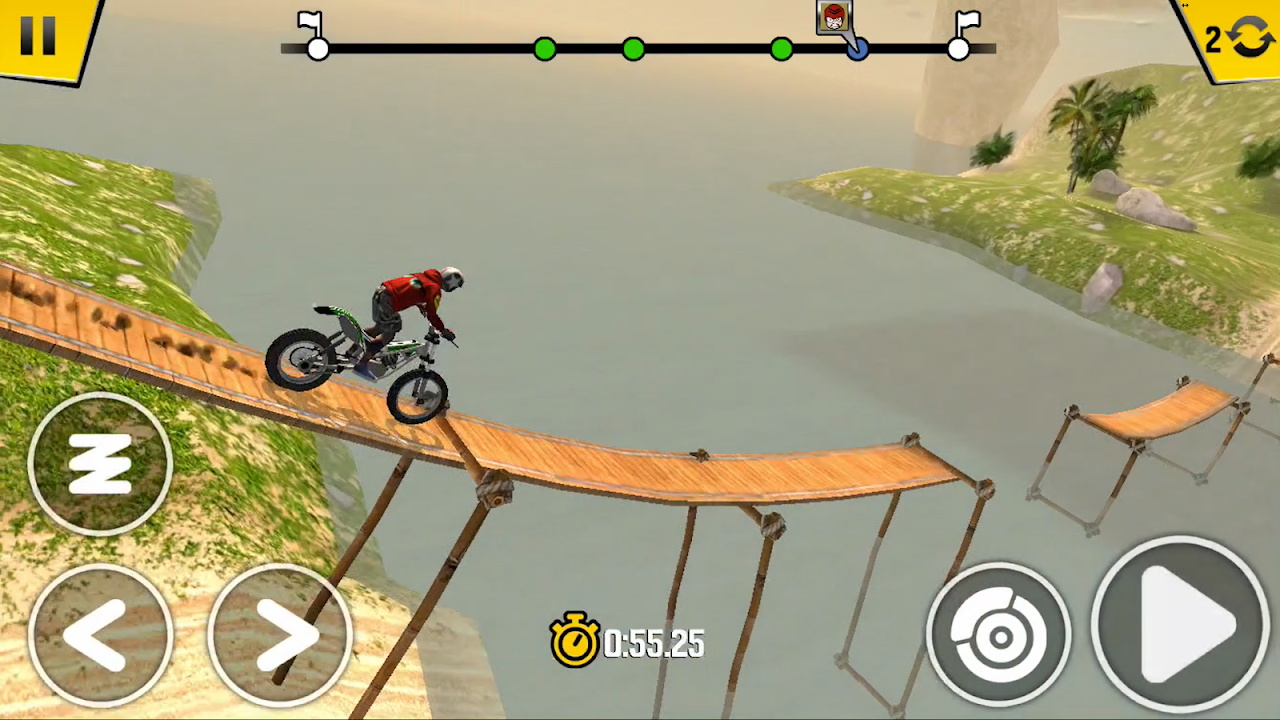Tap the white starting checkpoint dot
The height and width of the screenshot is (720, 1280).
(x=318, y=49)
